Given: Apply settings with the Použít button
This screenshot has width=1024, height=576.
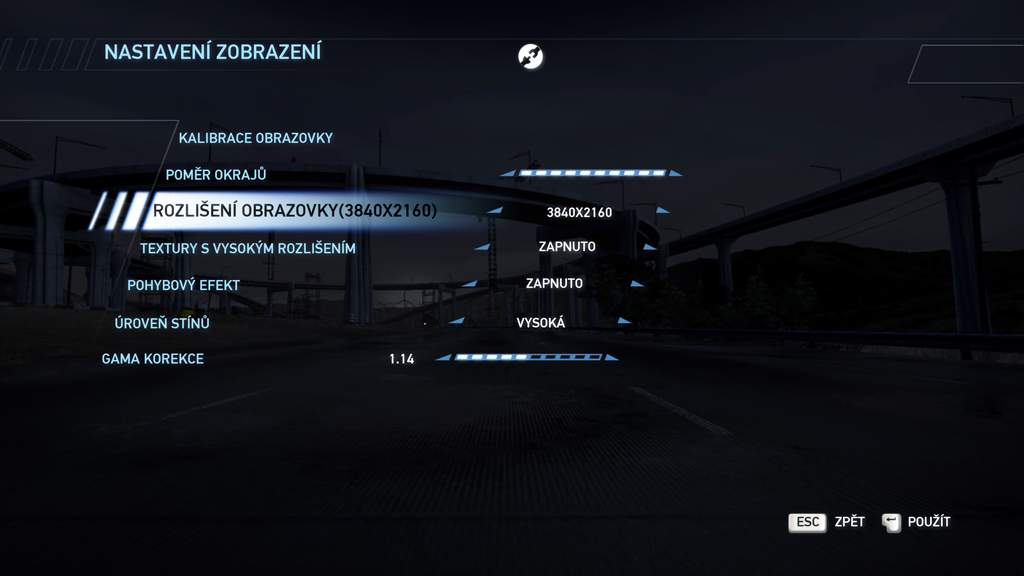Looking at the screenshot, I should click(917, 522).
